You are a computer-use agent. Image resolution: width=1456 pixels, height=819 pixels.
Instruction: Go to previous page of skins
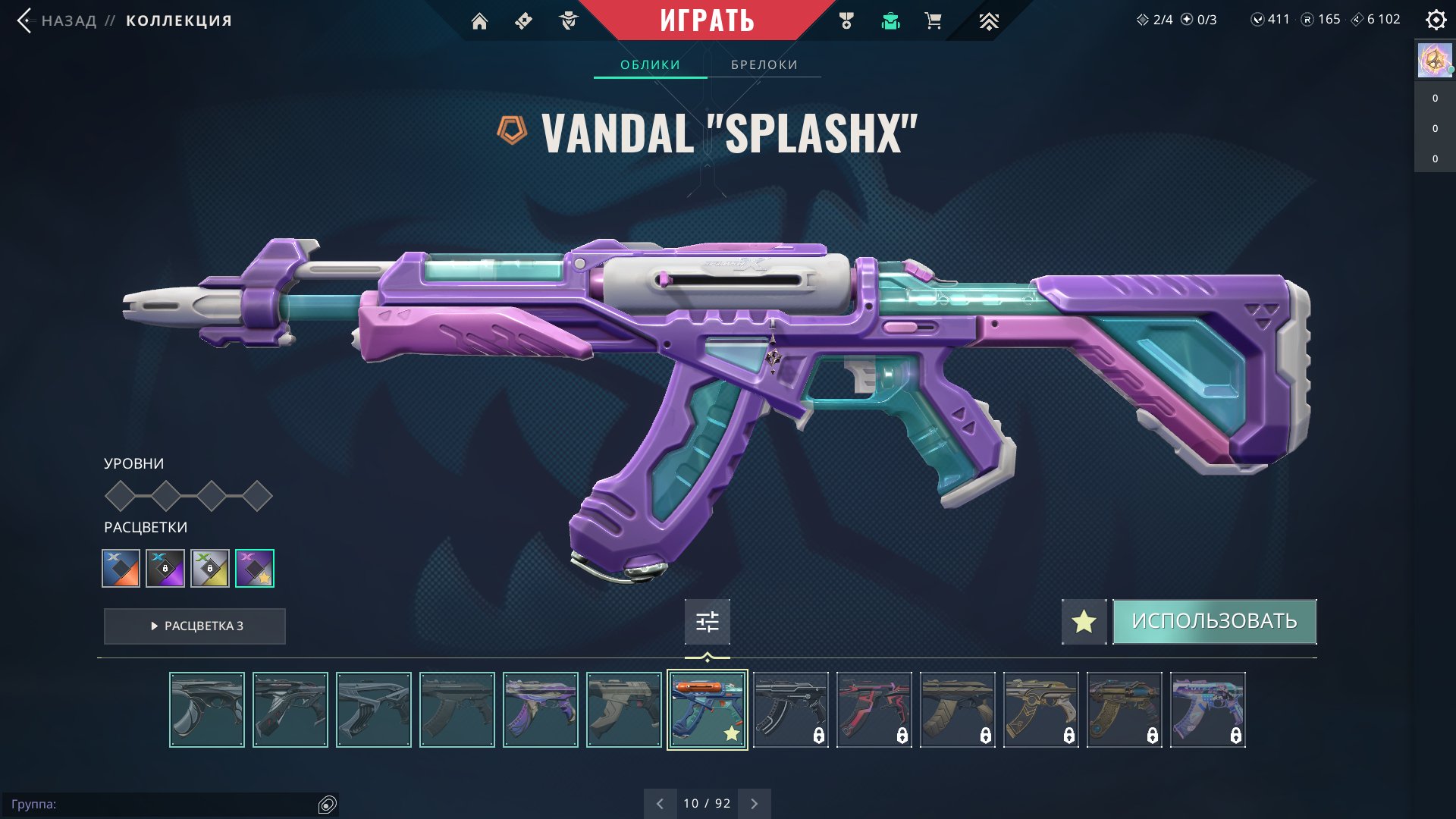[660, 804]
